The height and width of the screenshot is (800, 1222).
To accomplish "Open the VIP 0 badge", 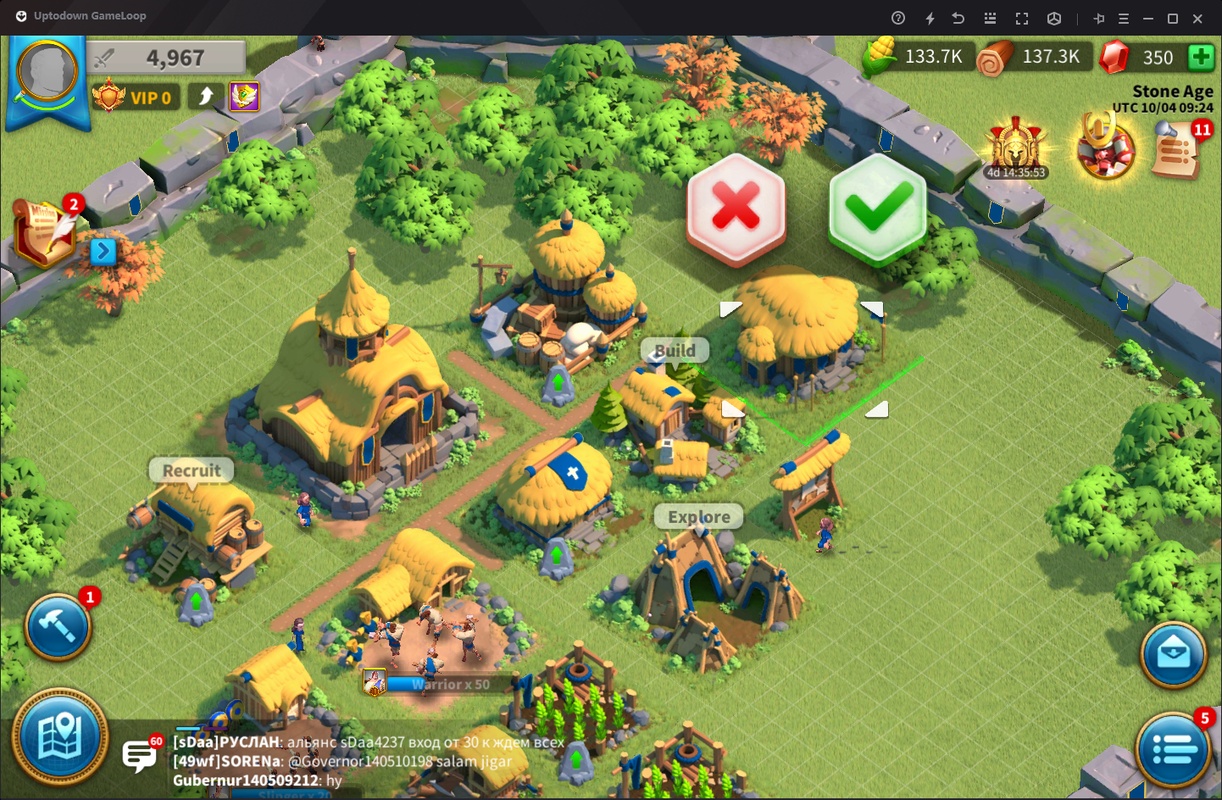I will coord(136,97).
